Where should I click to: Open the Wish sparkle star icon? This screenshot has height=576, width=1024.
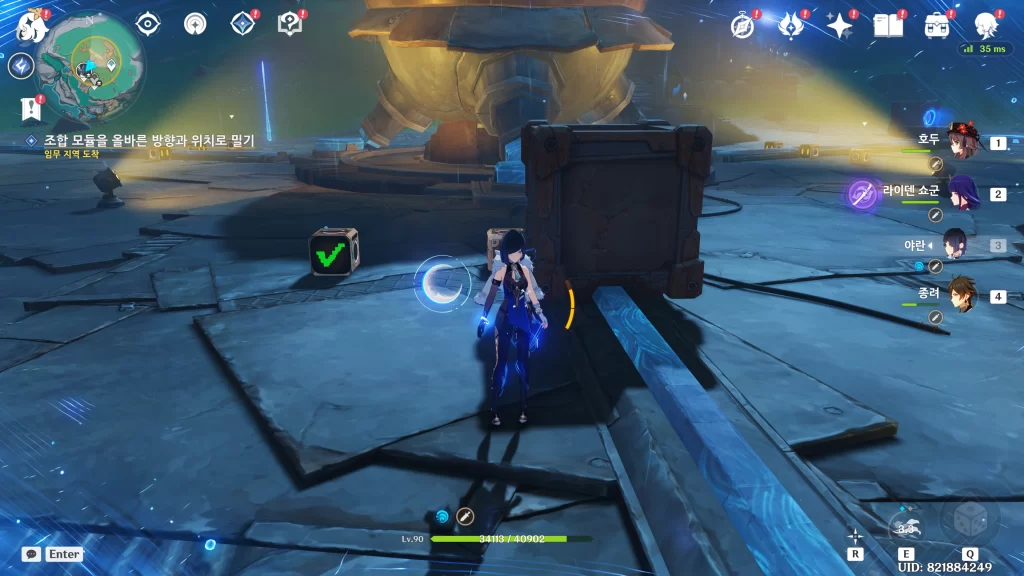[x=839, y=25]
